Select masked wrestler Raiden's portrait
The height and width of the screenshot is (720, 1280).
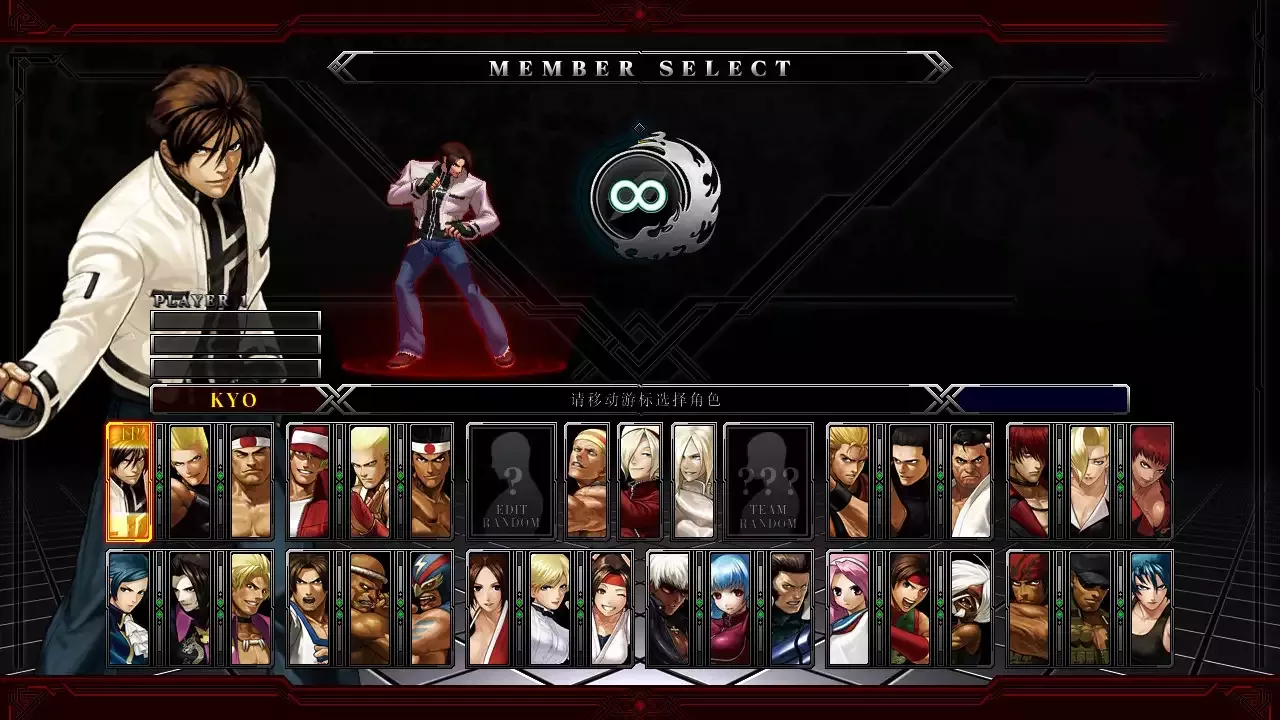430,609
